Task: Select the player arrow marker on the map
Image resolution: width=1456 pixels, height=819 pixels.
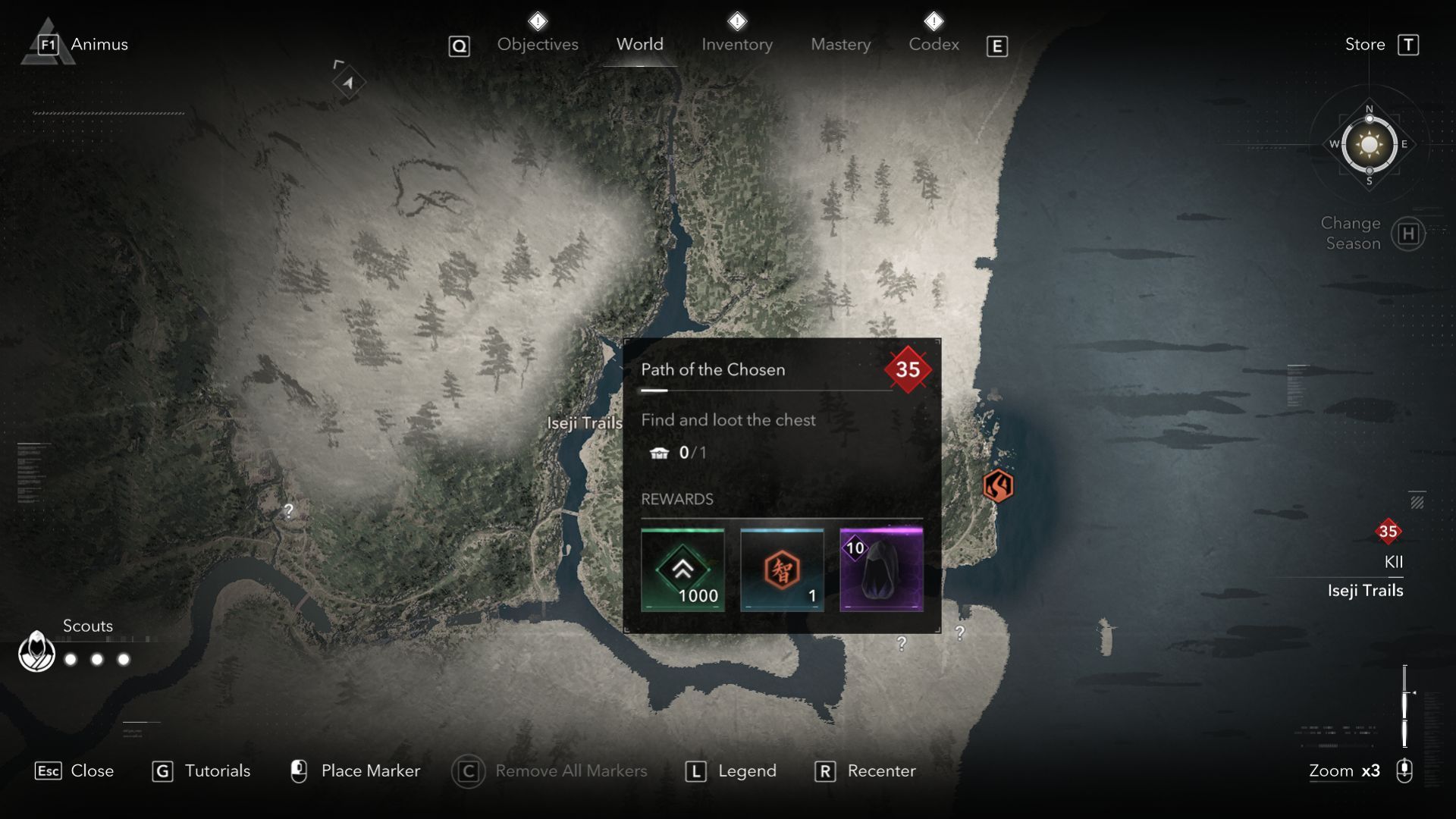Action: tap(348, 82)
